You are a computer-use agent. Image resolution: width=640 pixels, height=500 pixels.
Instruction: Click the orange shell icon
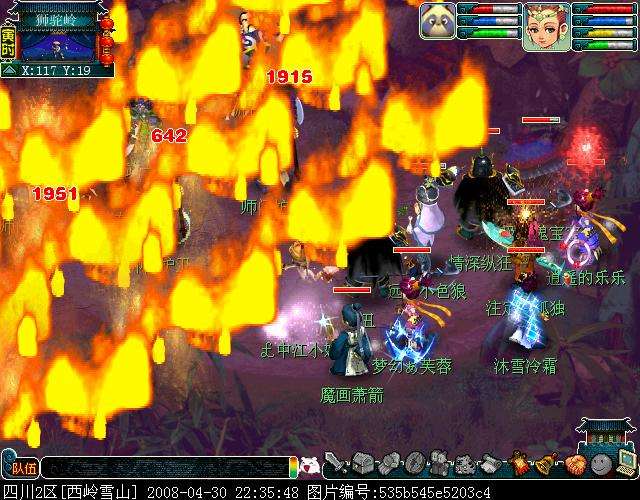(x=573, y=464)
